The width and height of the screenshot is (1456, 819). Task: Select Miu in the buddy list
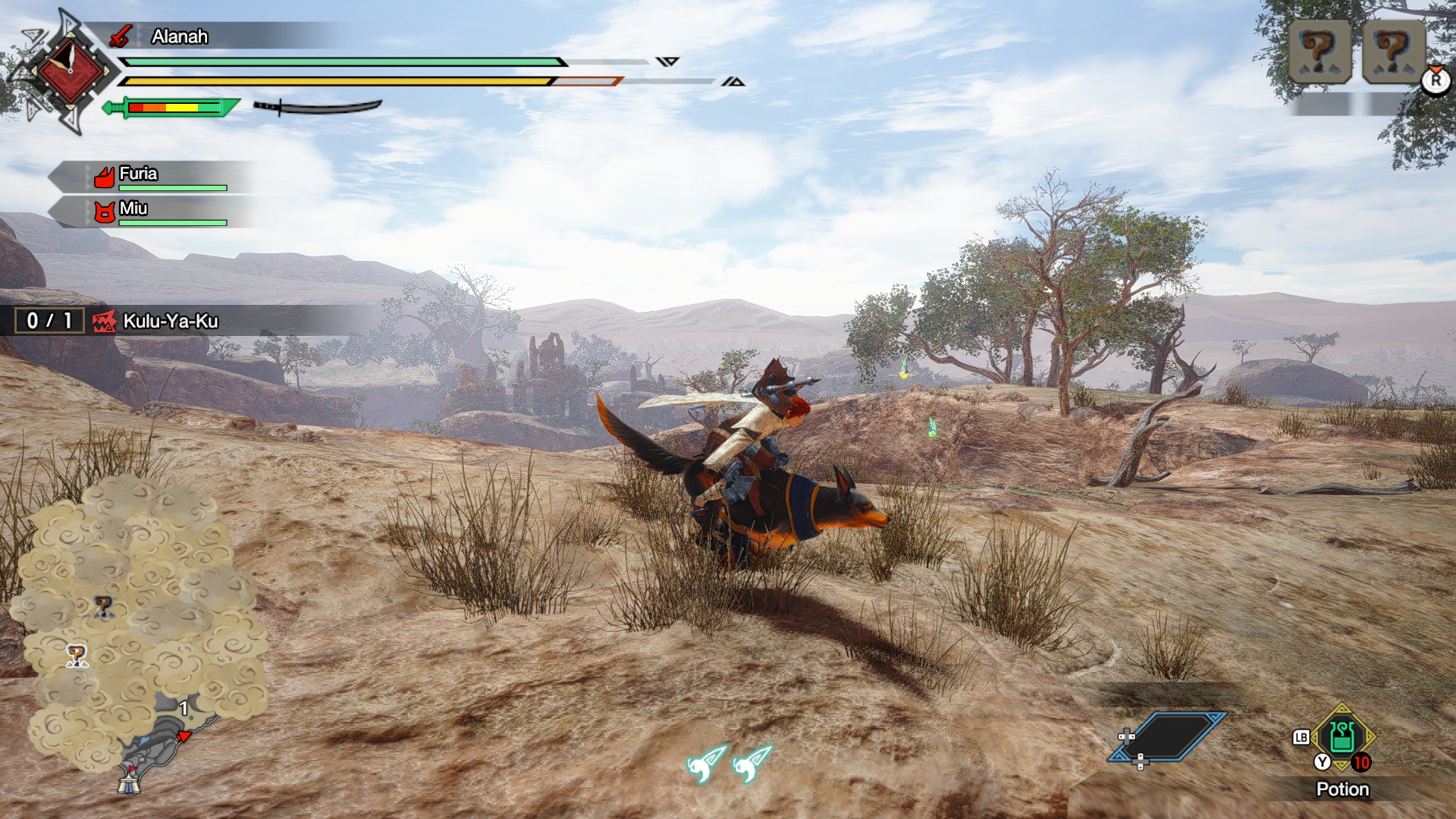133,209
